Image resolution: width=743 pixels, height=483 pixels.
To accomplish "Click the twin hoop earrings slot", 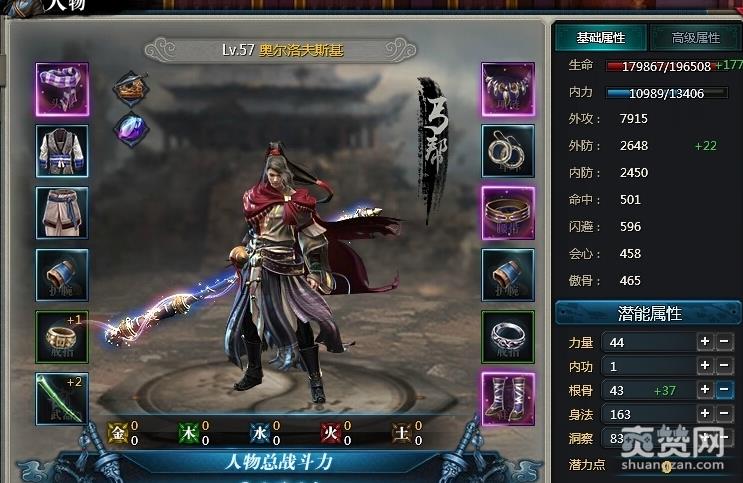I will 508,151.
